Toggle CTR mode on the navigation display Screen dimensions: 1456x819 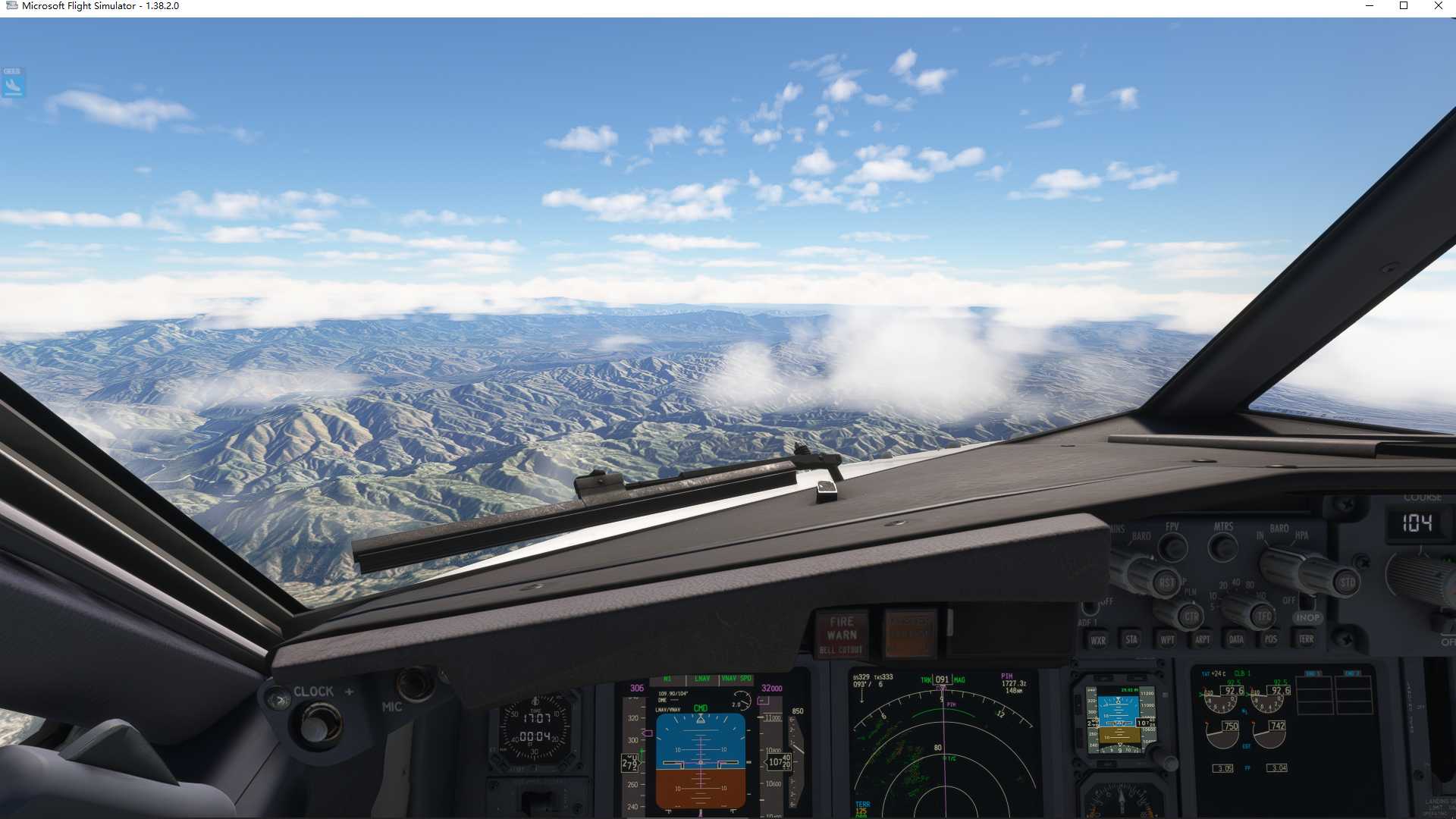click(x=1192, y=617)
